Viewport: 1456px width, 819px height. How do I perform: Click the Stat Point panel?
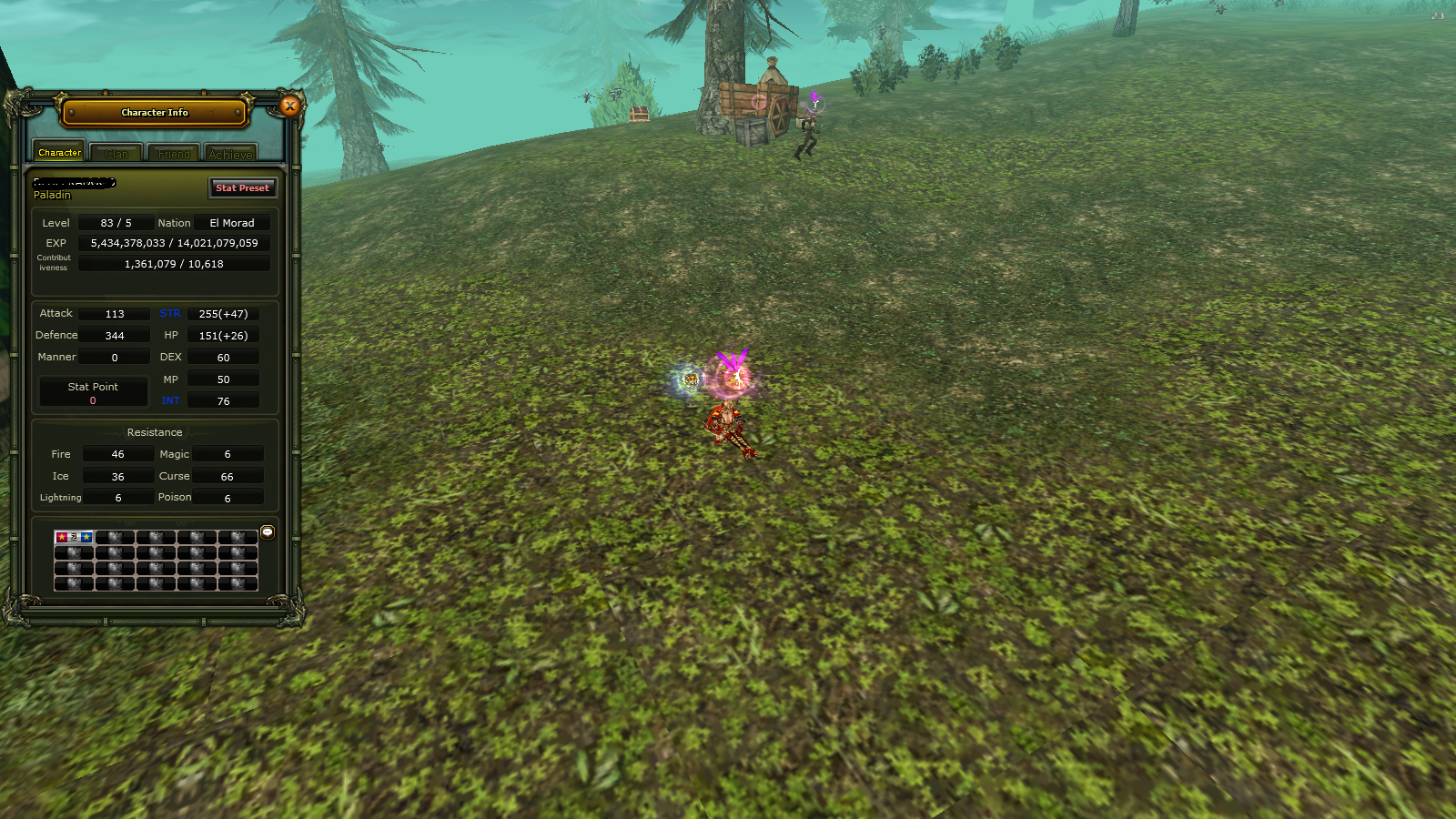pyautogui.click(x=93, y=391)
